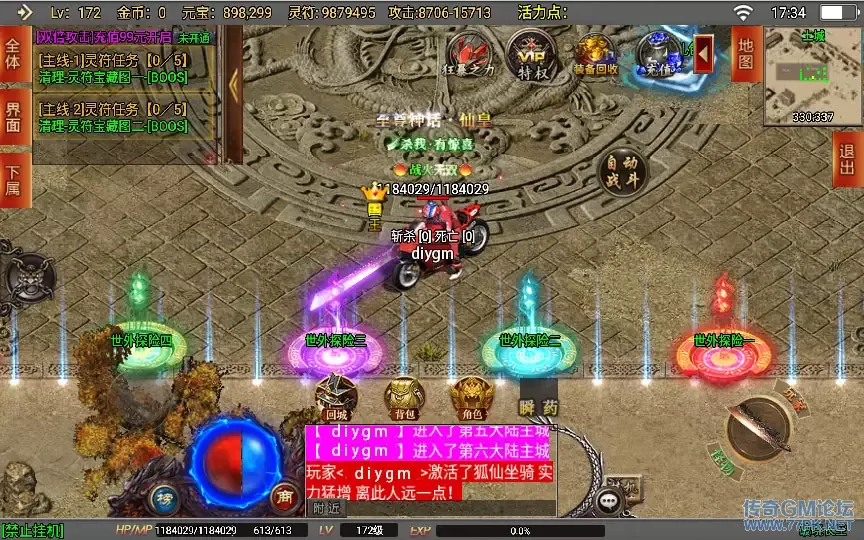864x540 pixels.
Task: Open the VIP 特权 menu
Action: click(x=532, y=53)
